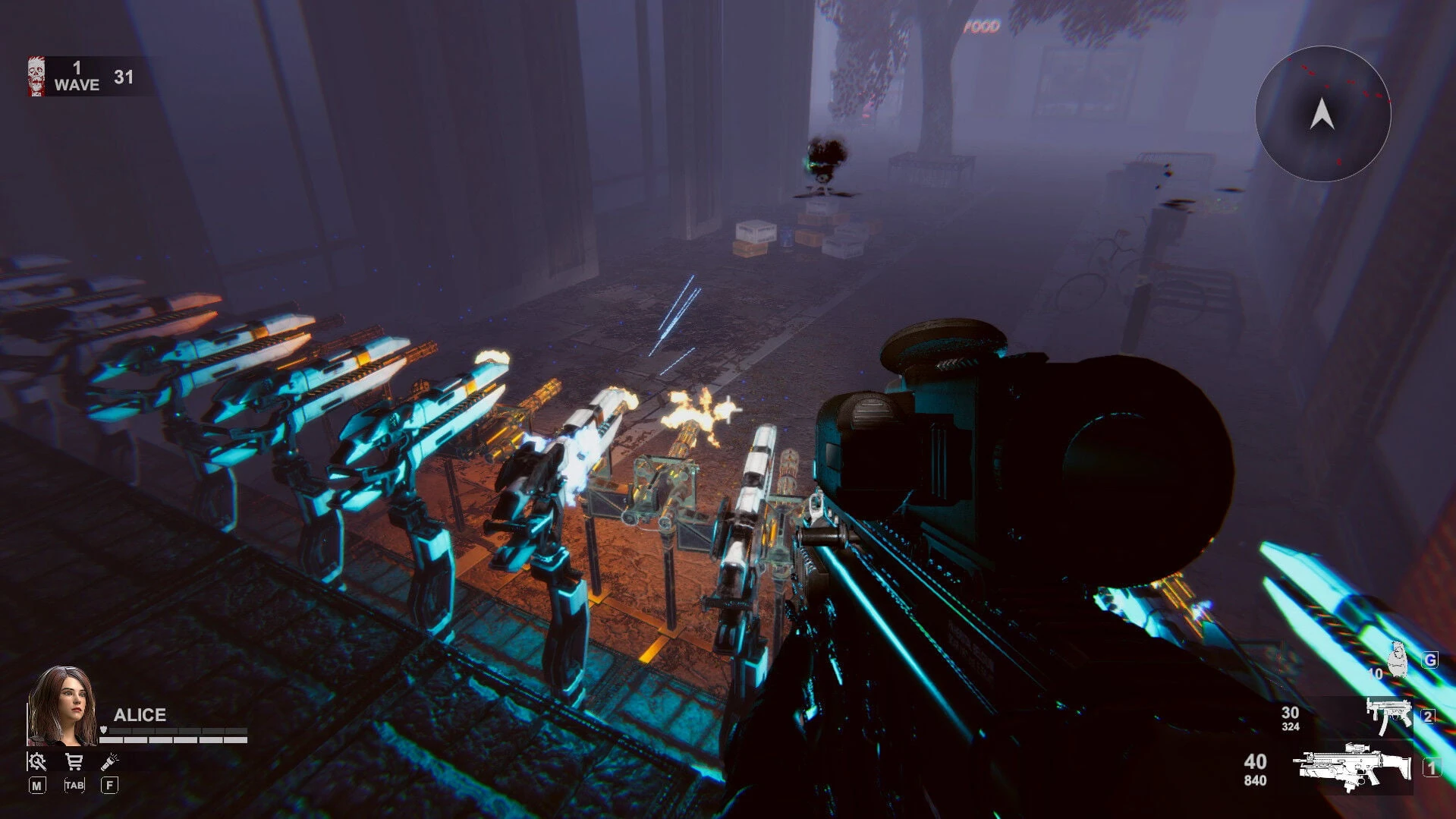This screenshot has width=1456, height=819.
Task: Click the ALICE name label
Action: pyautogui.click(x=140, y=714)
